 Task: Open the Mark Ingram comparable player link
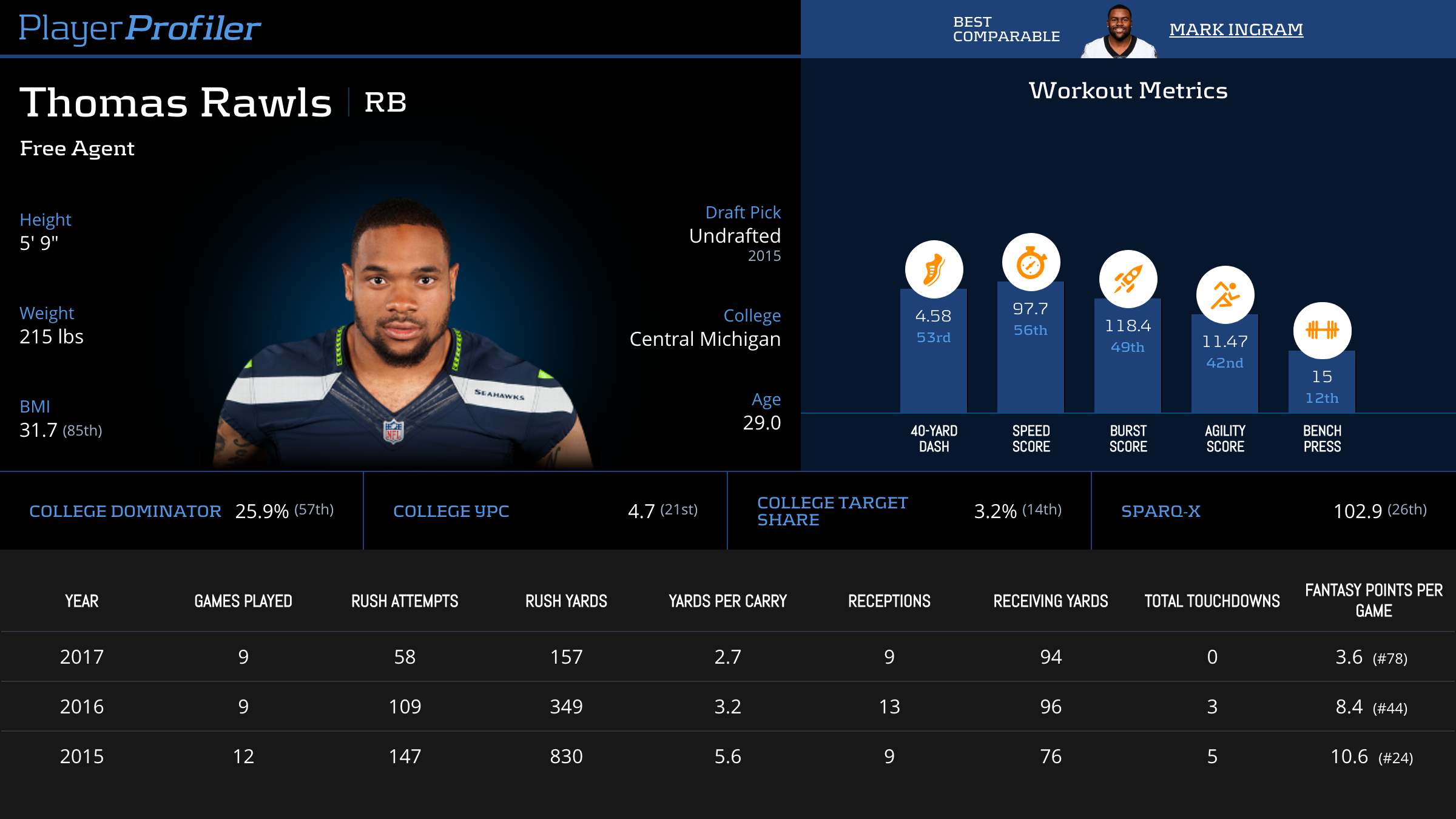[1236, 29]
